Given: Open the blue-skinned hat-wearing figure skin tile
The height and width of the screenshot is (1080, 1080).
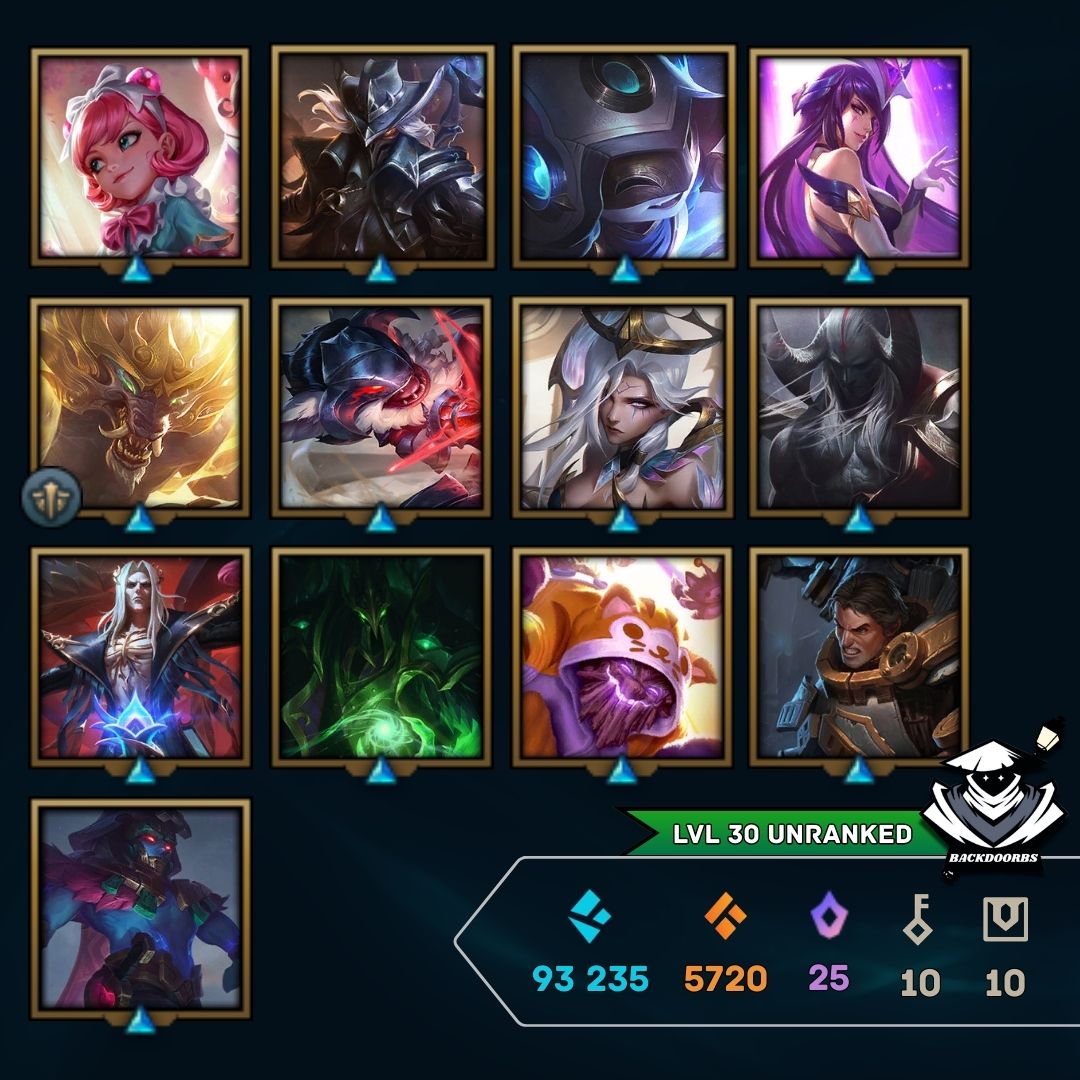Looking at the screenshot, I should pyautogui.click(x=140, y=907).
